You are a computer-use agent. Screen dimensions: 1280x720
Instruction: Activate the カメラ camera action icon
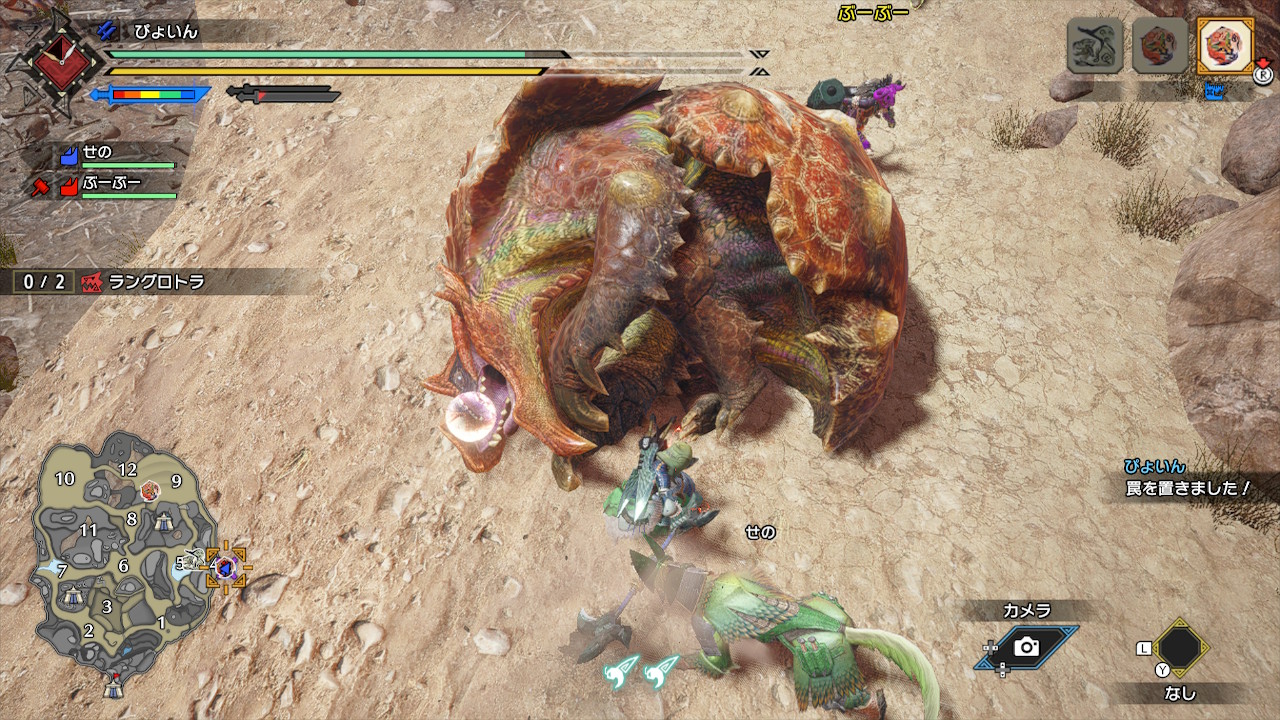click(1026, 646)
